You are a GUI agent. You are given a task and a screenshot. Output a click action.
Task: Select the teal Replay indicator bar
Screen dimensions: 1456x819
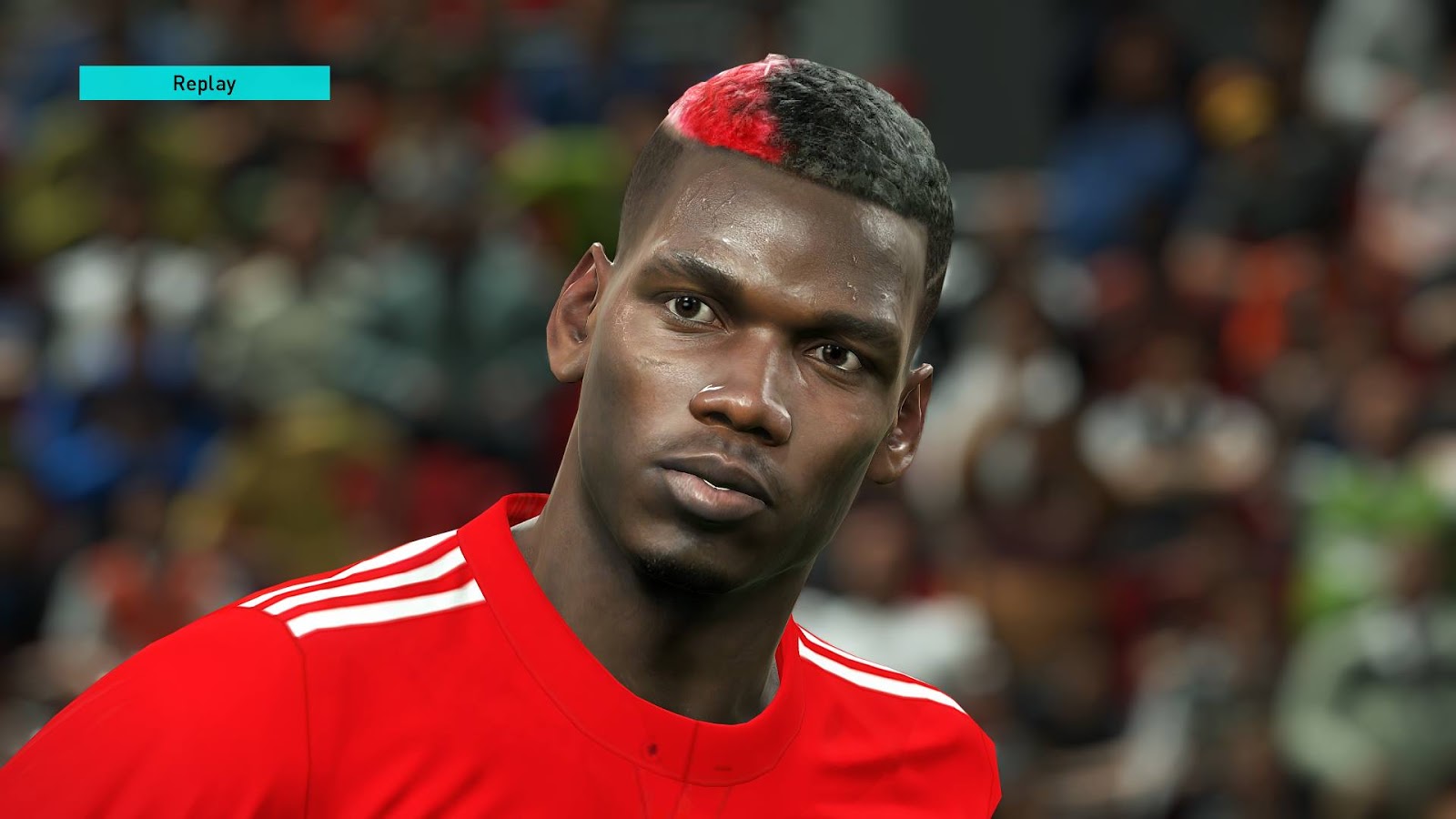[204, 86]
